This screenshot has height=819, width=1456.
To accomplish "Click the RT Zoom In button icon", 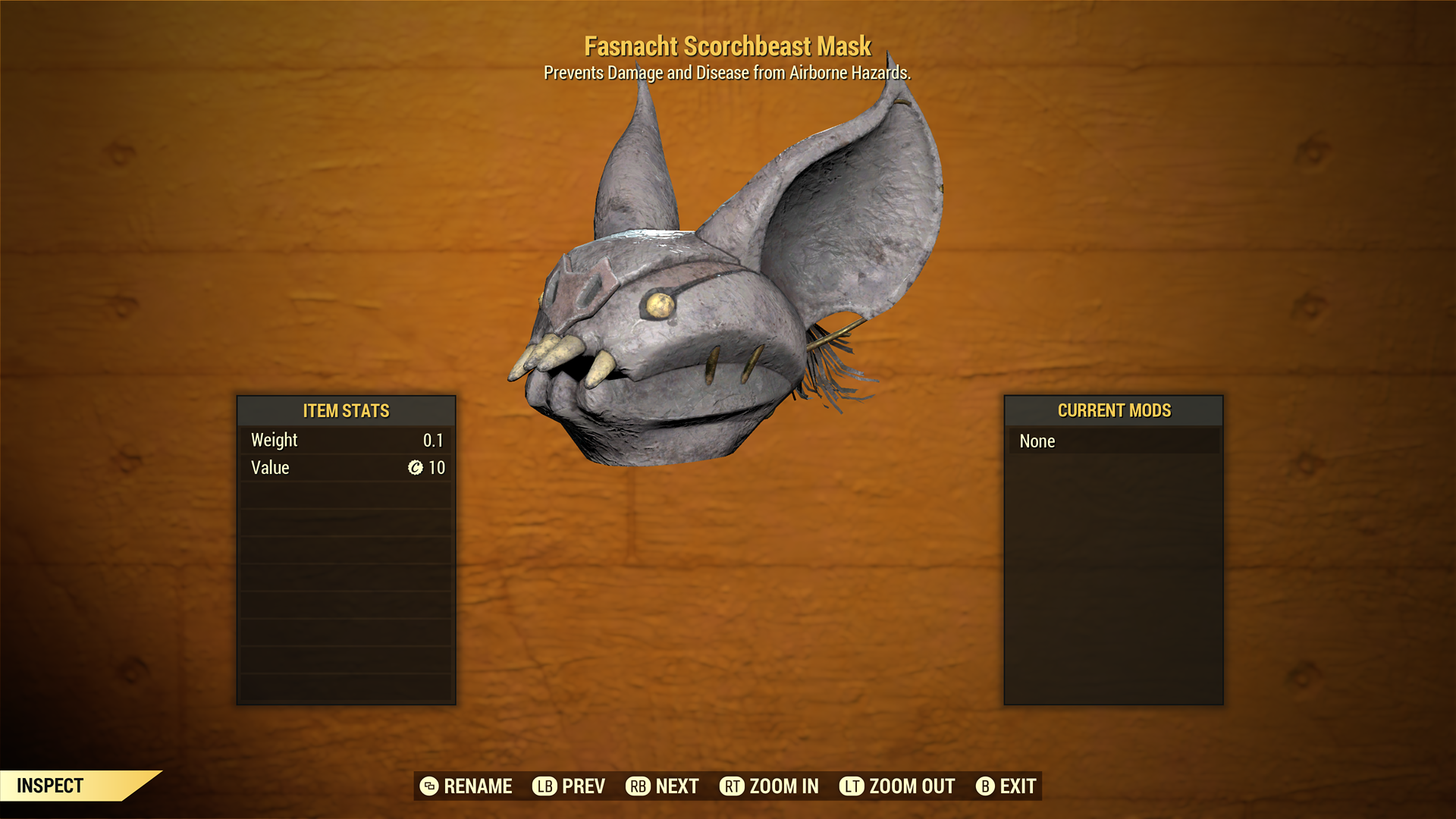I will 732,786.
